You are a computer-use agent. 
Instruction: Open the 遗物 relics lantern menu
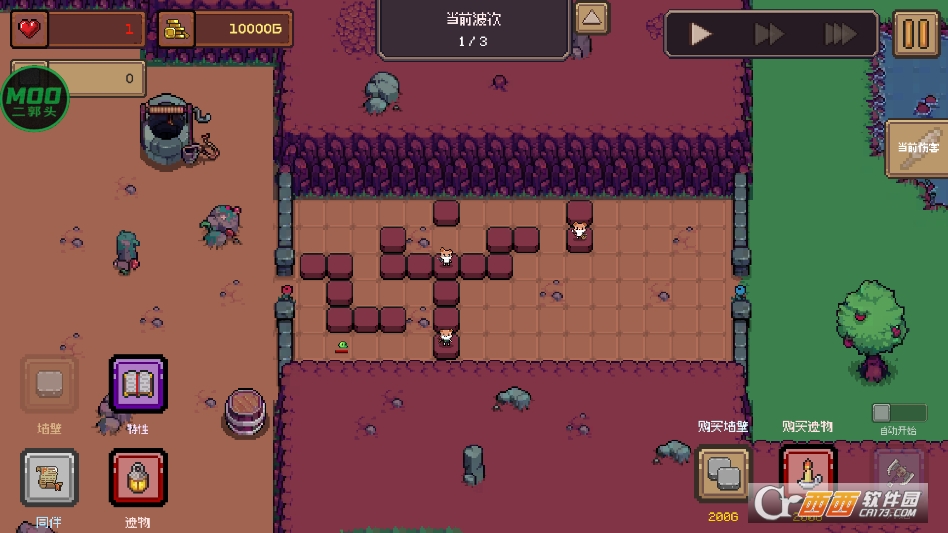point(138,478)
